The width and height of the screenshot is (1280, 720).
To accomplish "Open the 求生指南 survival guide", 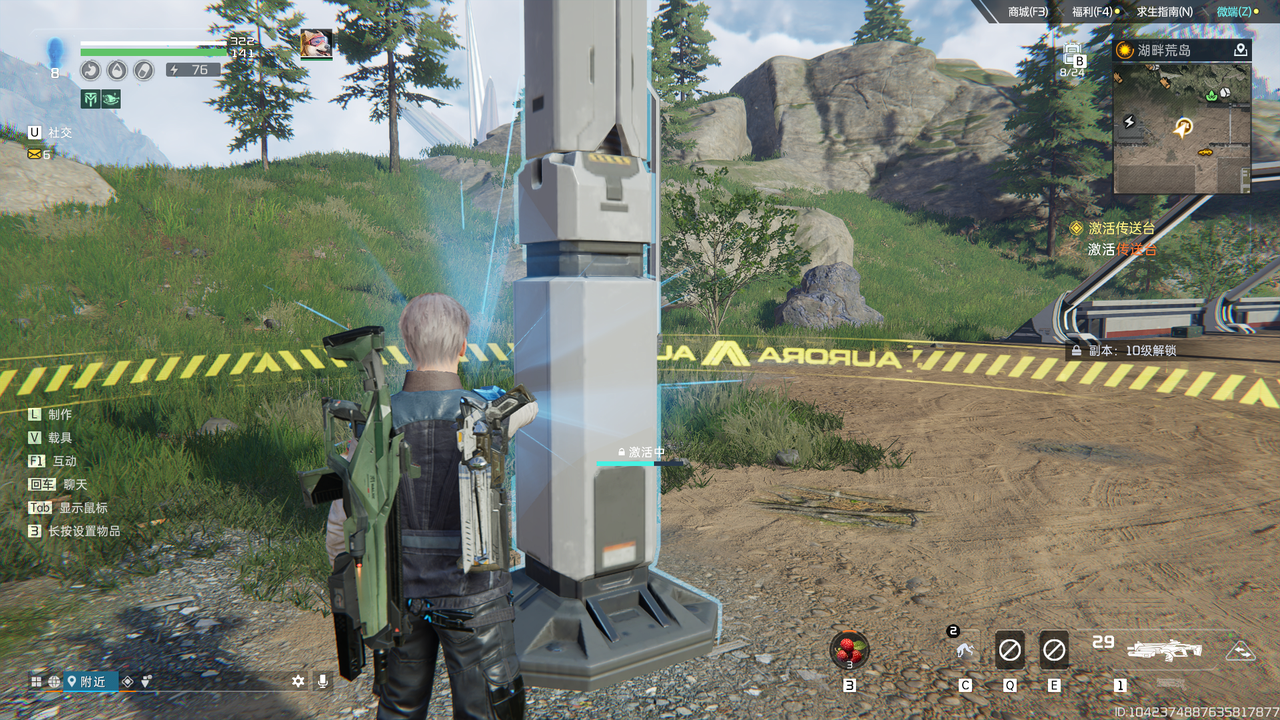I will (x=1164, y=11).
